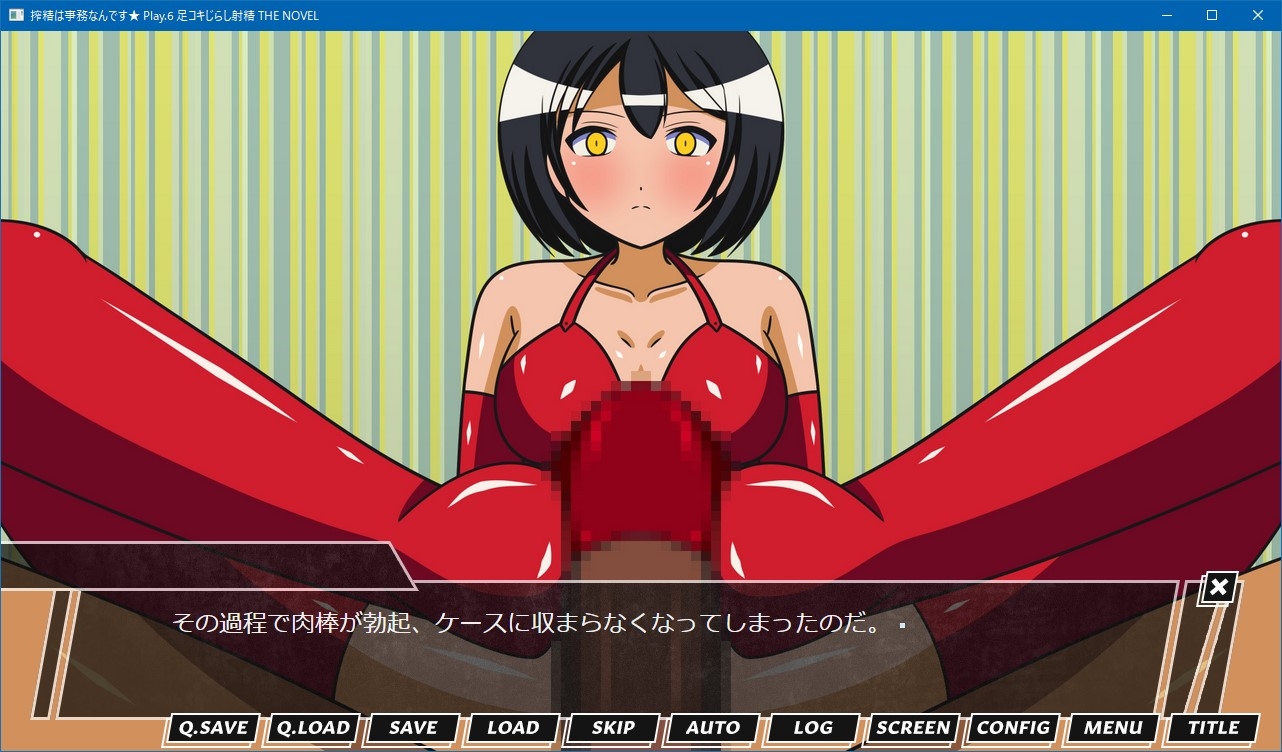Viewport: 1282px width, 752px height.
Task: Open the game MENU
Action: 1113,728
